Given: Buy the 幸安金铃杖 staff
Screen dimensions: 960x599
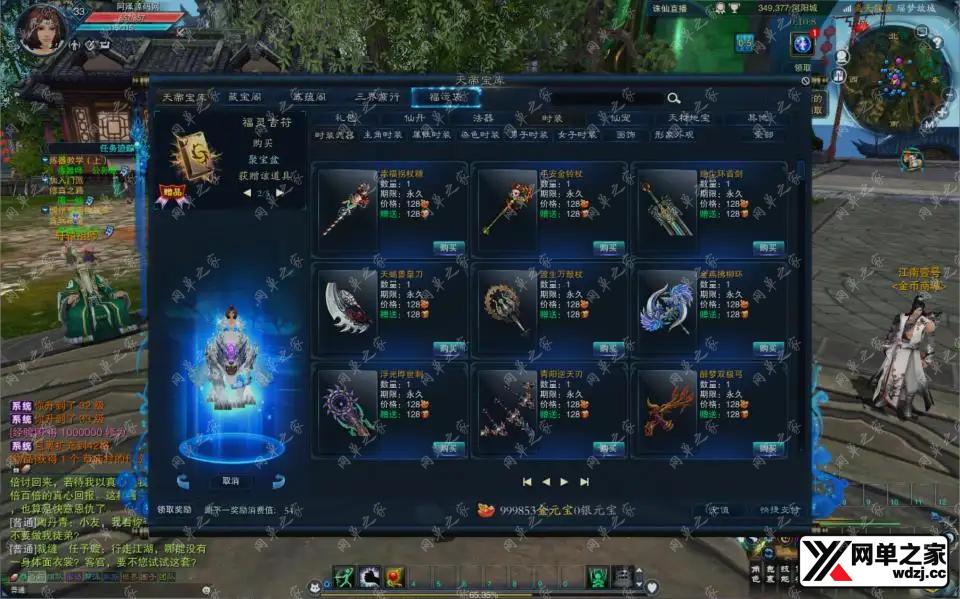Looking at the screenshot, I should tap(608, 247).
